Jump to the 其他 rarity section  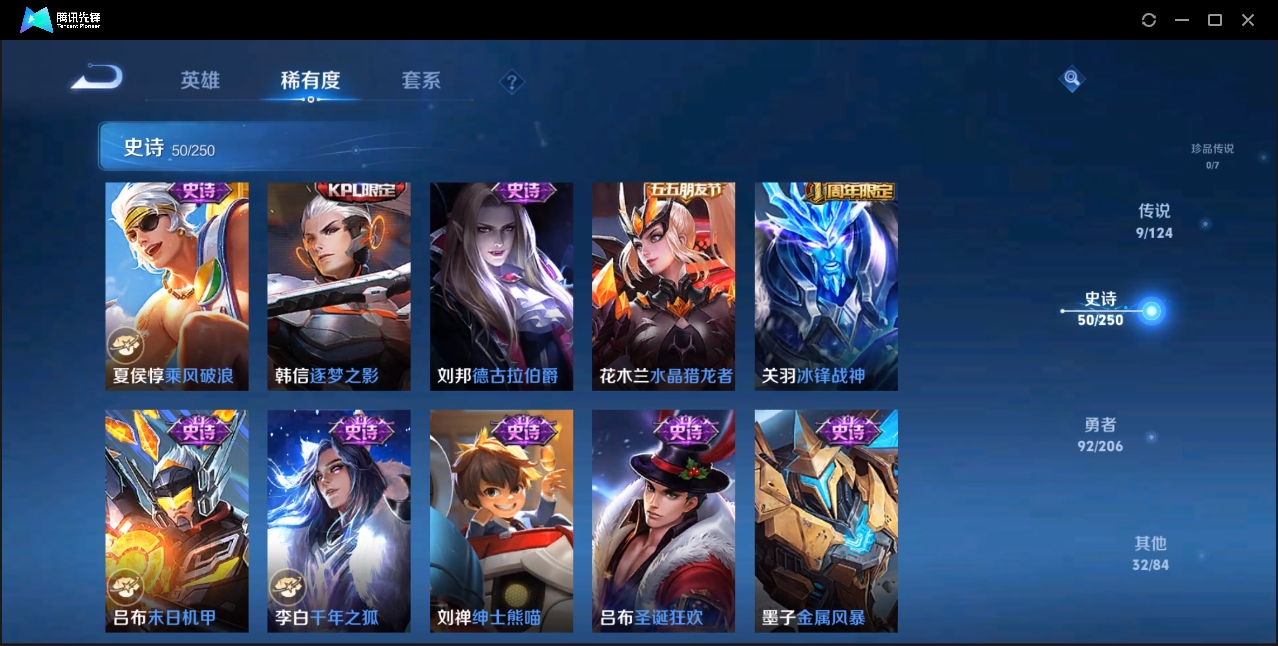tap(1150, 553)
